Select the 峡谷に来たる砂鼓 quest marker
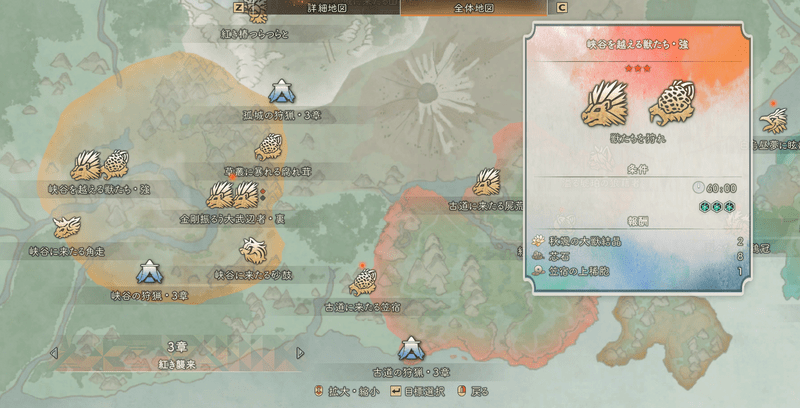 coord(253,249)
